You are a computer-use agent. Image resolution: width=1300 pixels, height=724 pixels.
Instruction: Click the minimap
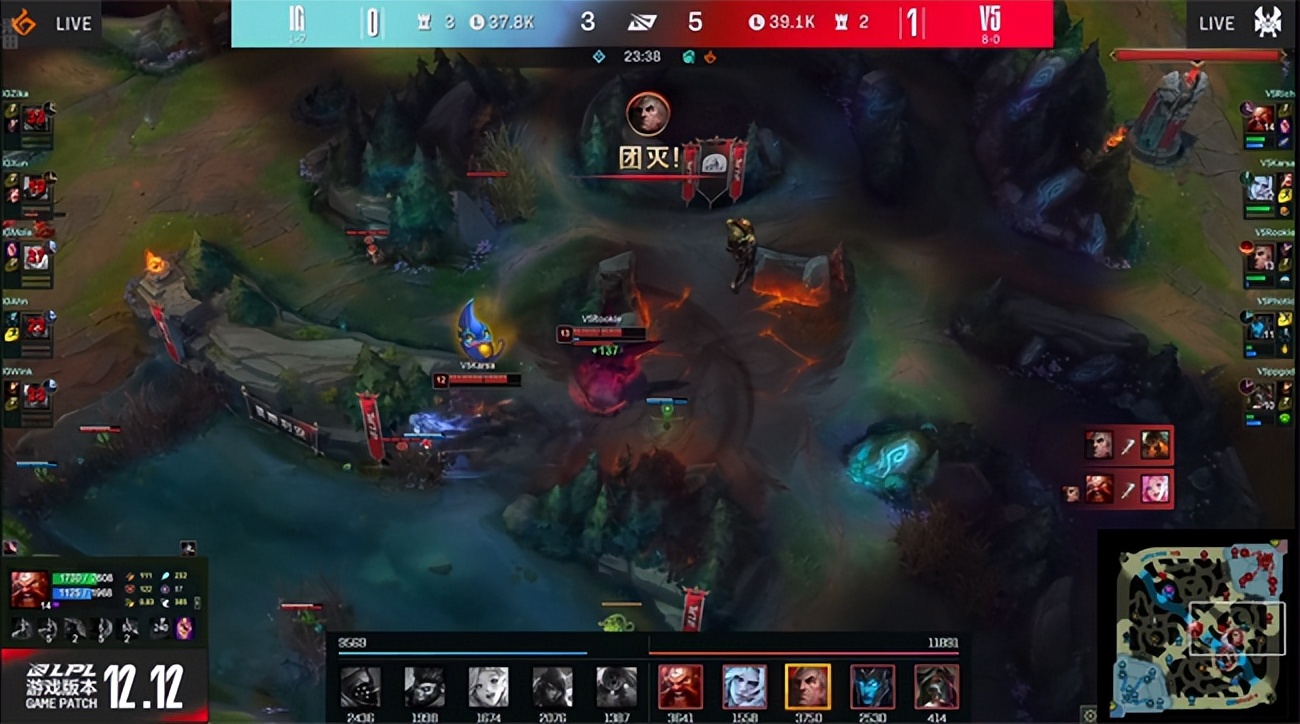(x=1198, y=626)
